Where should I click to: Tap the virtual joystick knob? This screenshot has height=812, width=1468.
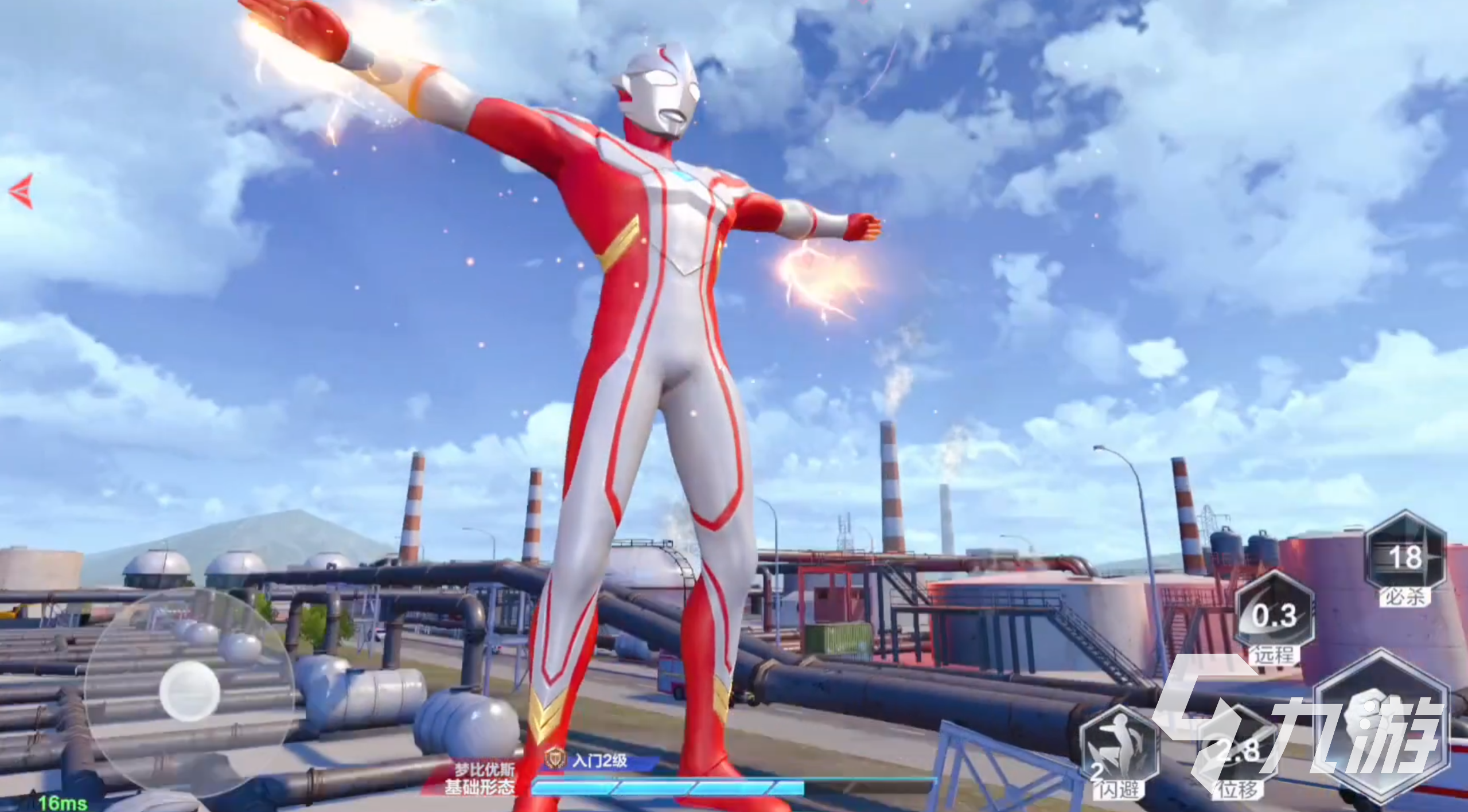click(189, 690)
